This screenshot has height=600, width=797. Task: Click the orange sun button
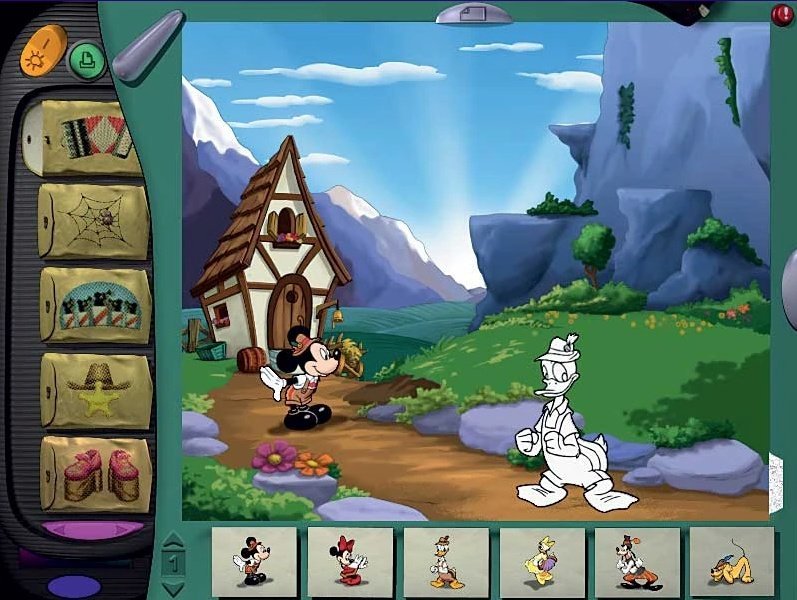pyautogui.click(x=43, y=49)
